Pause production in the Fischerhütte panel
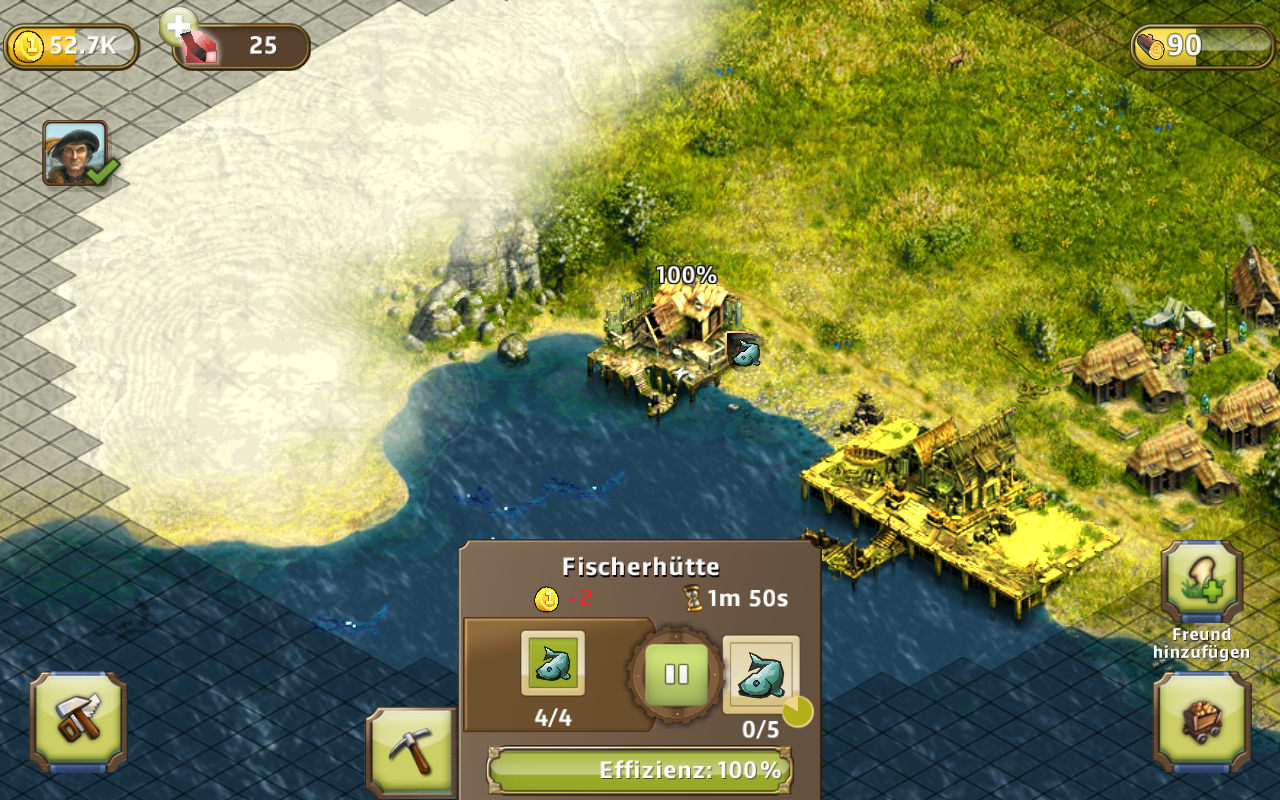1280x800 pixels. point(677,673)
